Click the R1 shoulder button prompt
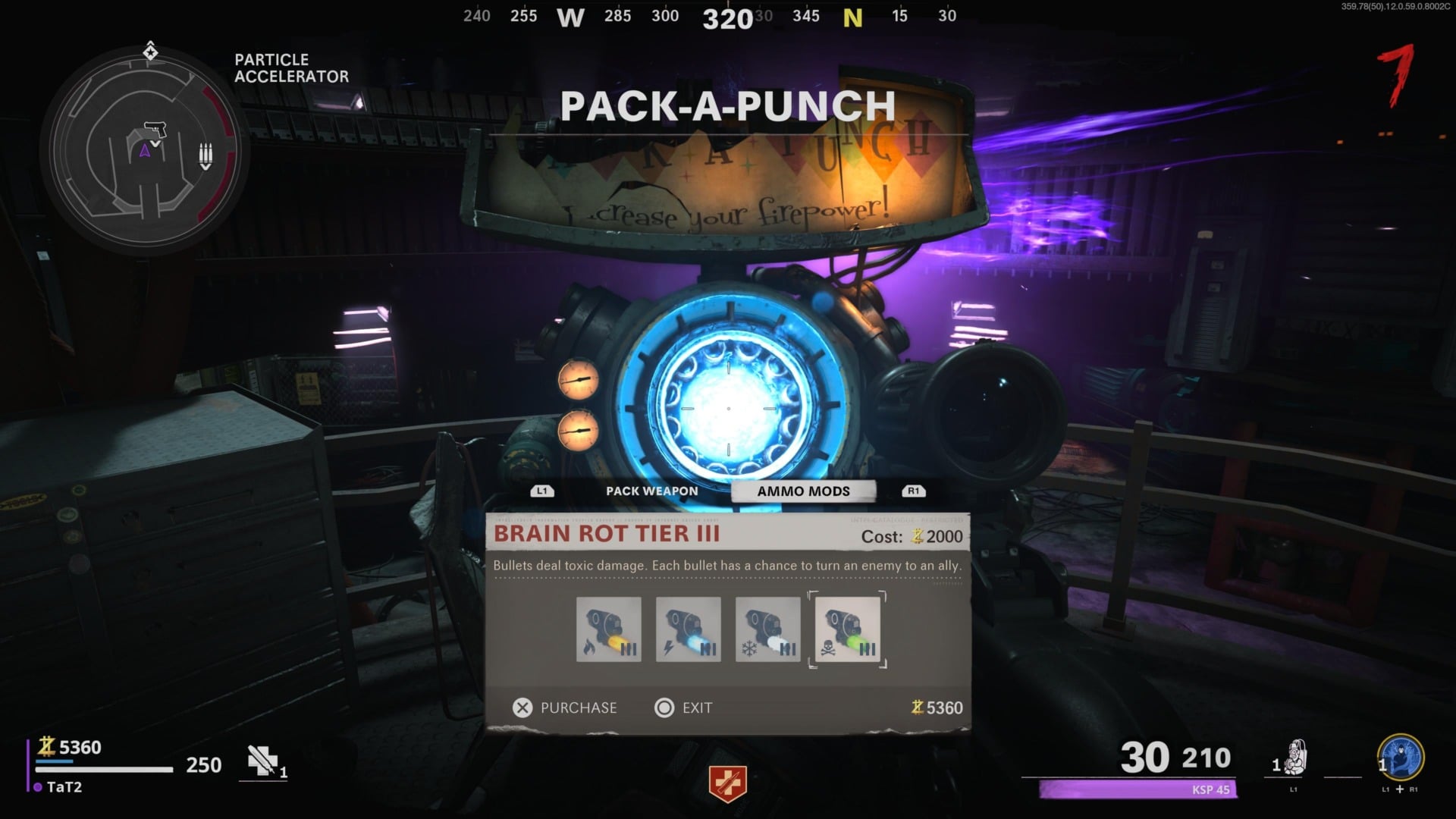The width and height of the screenshot is (1456, 819). [x=913, y=491]
